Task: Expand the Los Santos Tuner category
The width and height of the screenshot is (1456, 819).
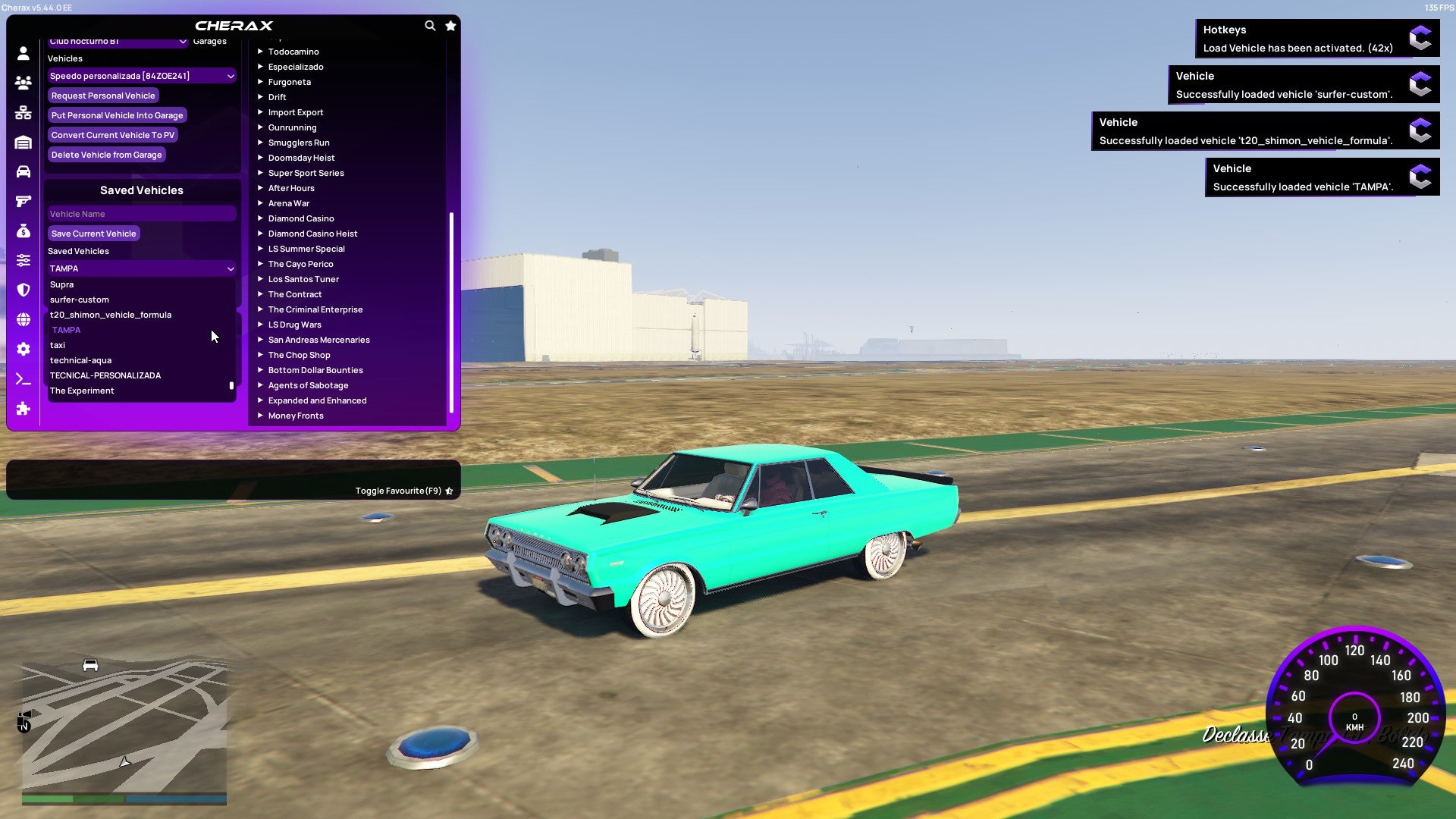Action: coord(303,279)
